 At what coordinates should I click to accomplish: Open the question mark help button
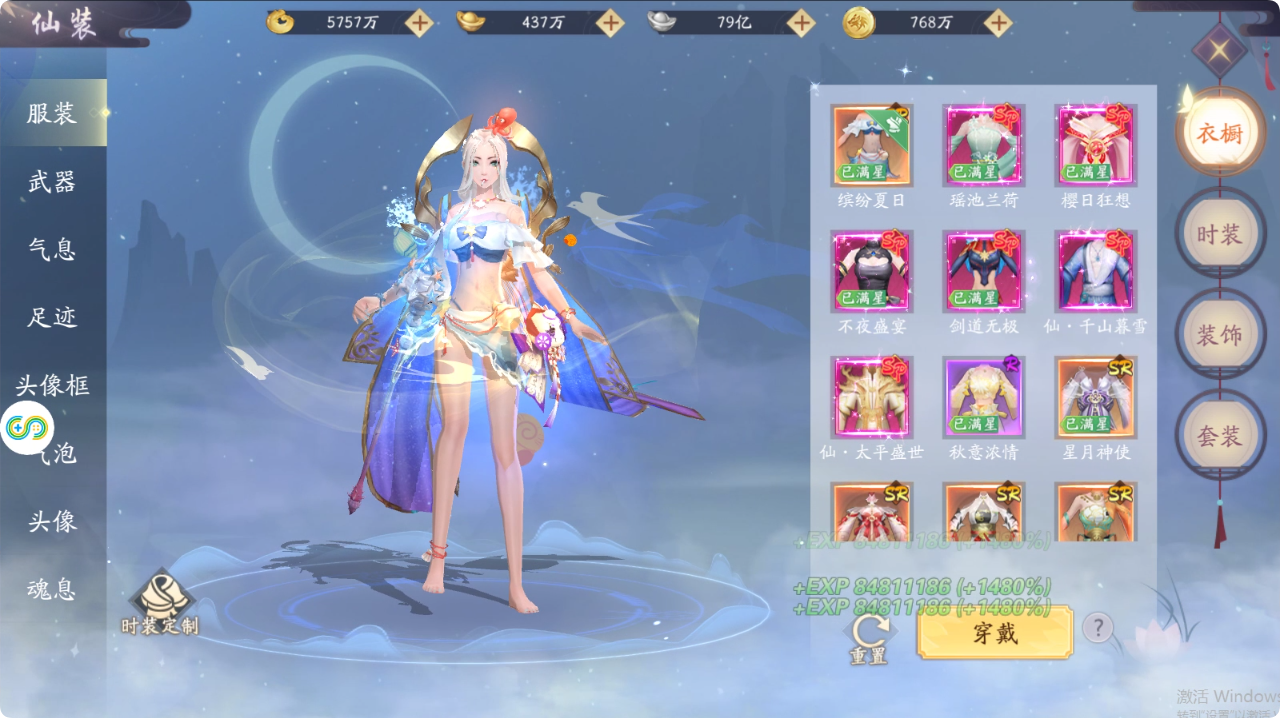click(1098, 628)
